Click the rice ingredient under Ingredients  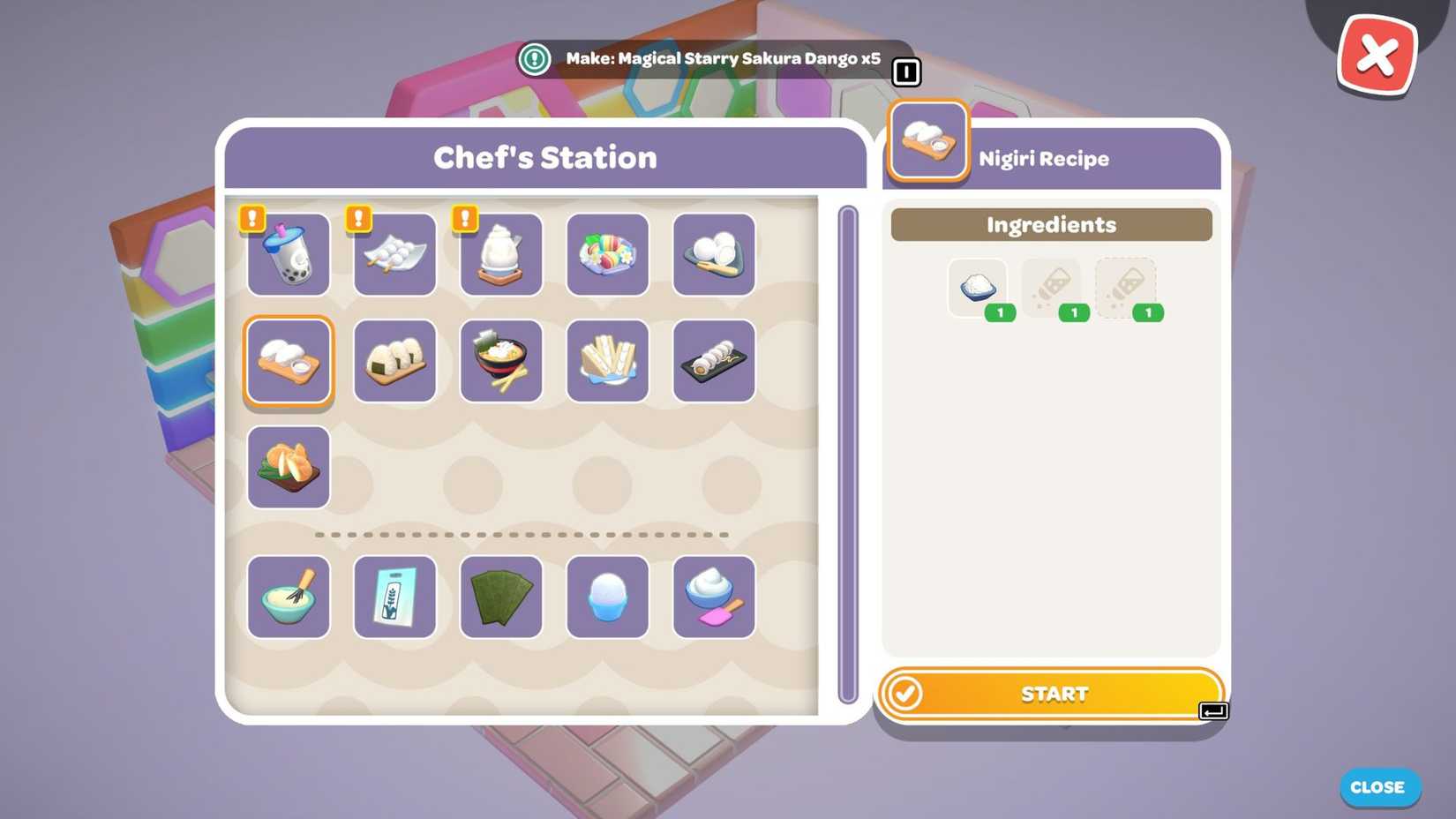click(978, 287)
